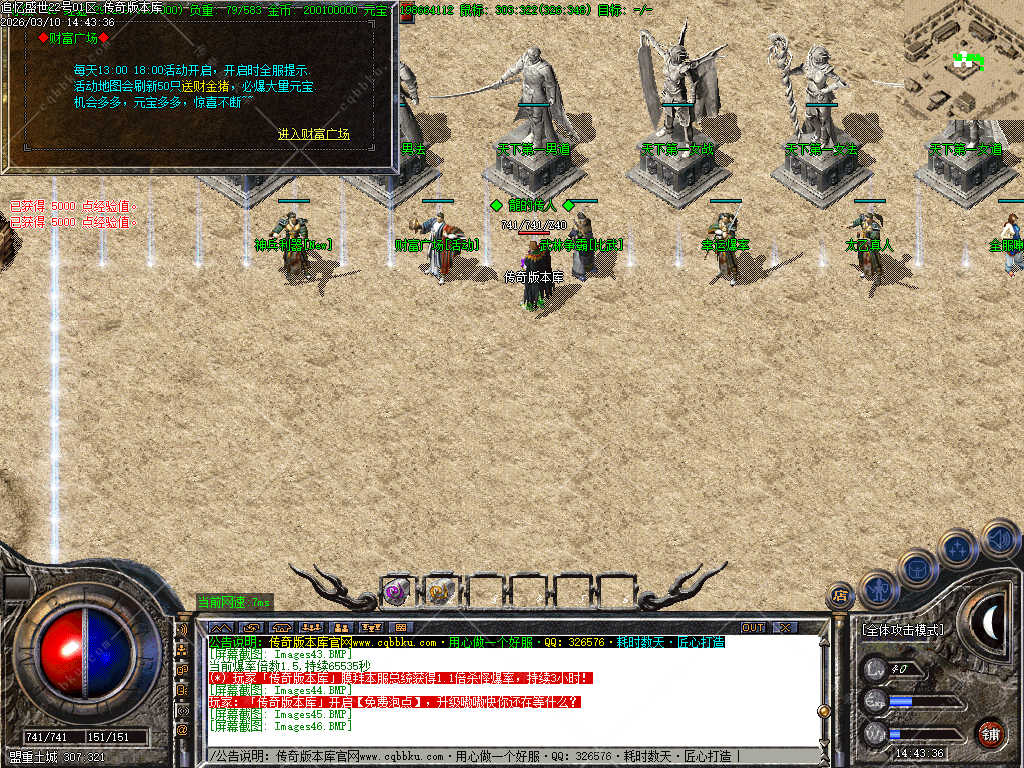Click the red 铺 stall button
This screenshot has height=768, width=1024.
click(x=990, y=732)
